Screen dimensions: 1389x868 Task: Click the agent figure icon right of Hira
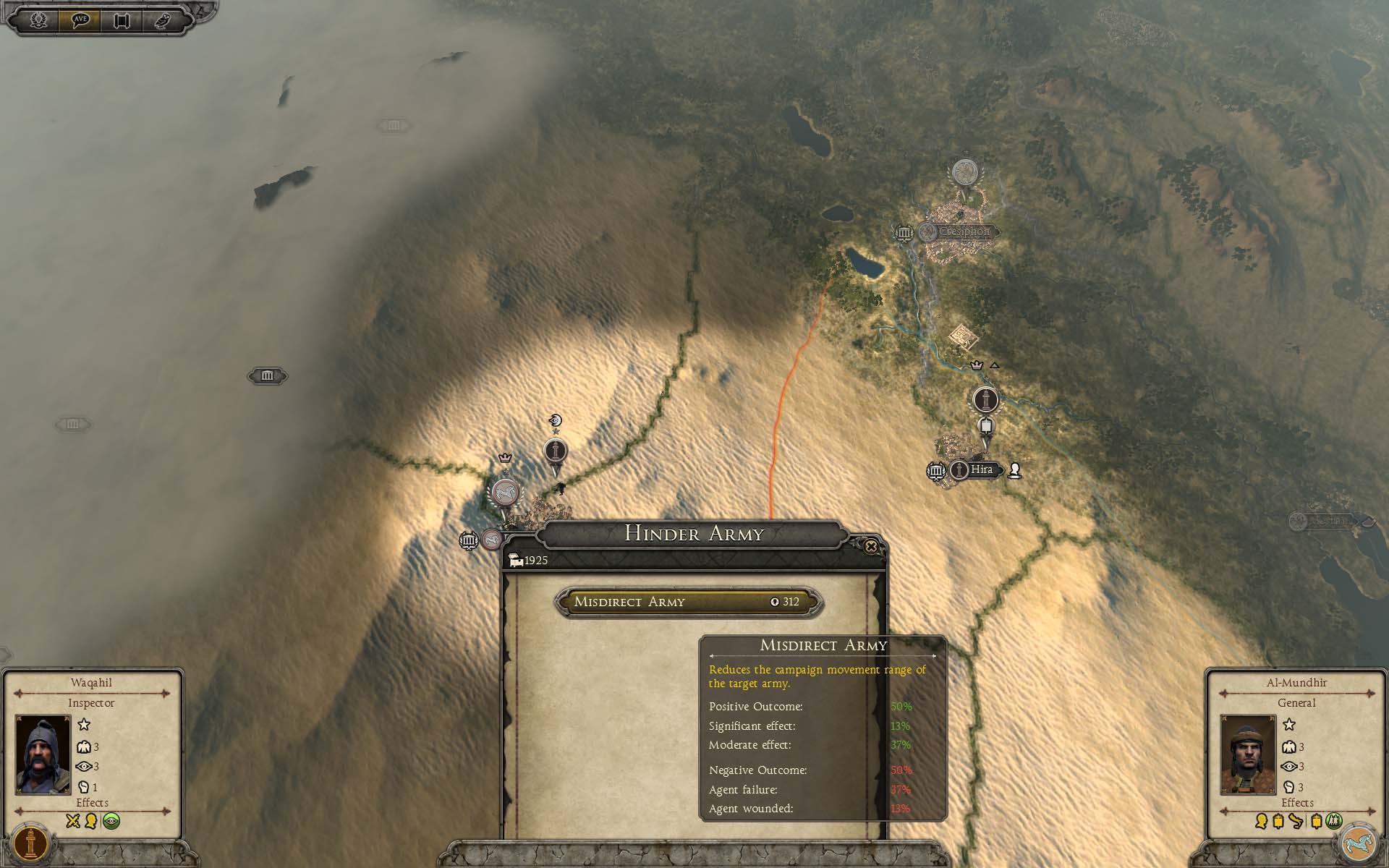(x=1015, y=470)
